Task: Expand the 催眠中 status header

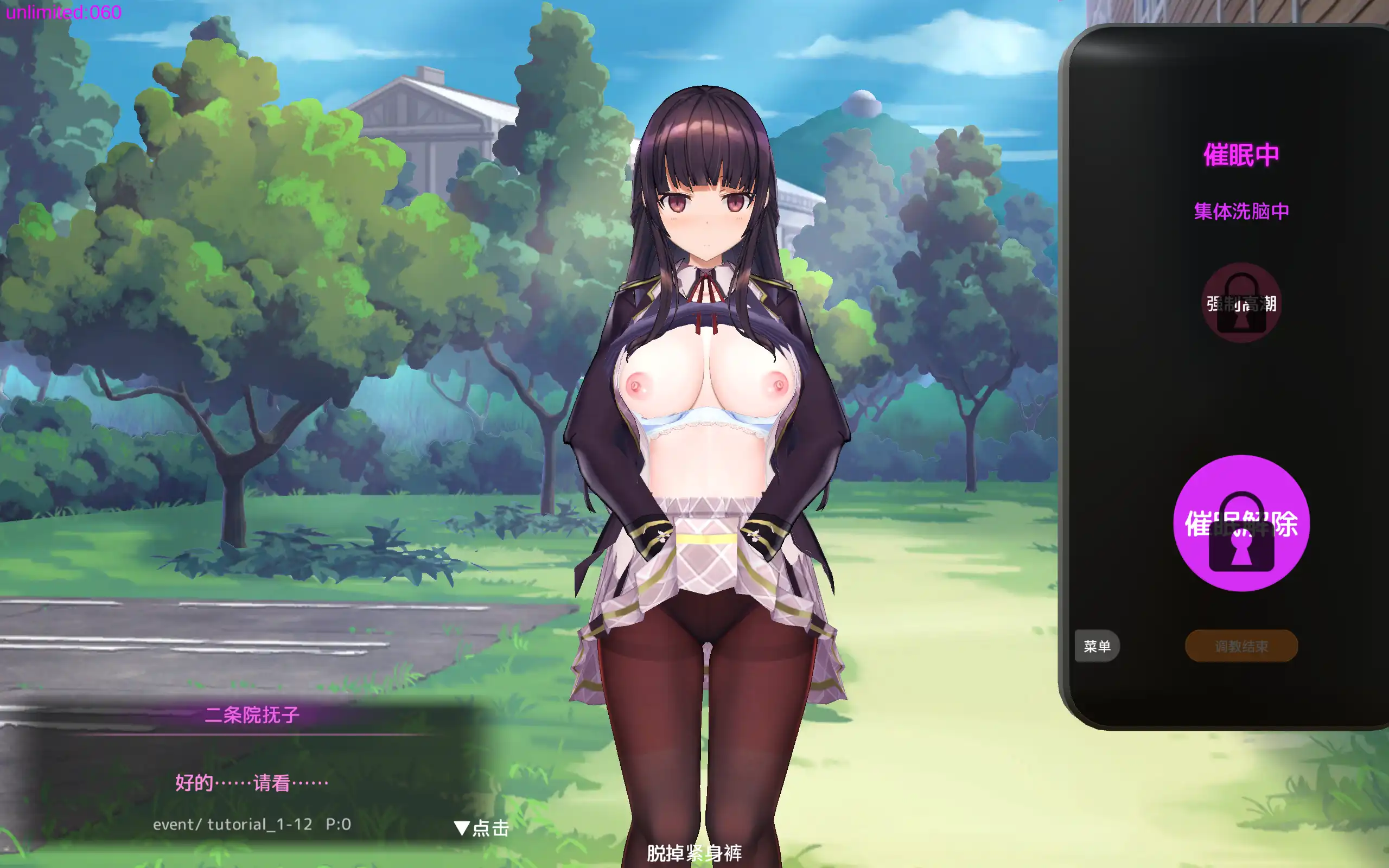Action: [1241, 155]
